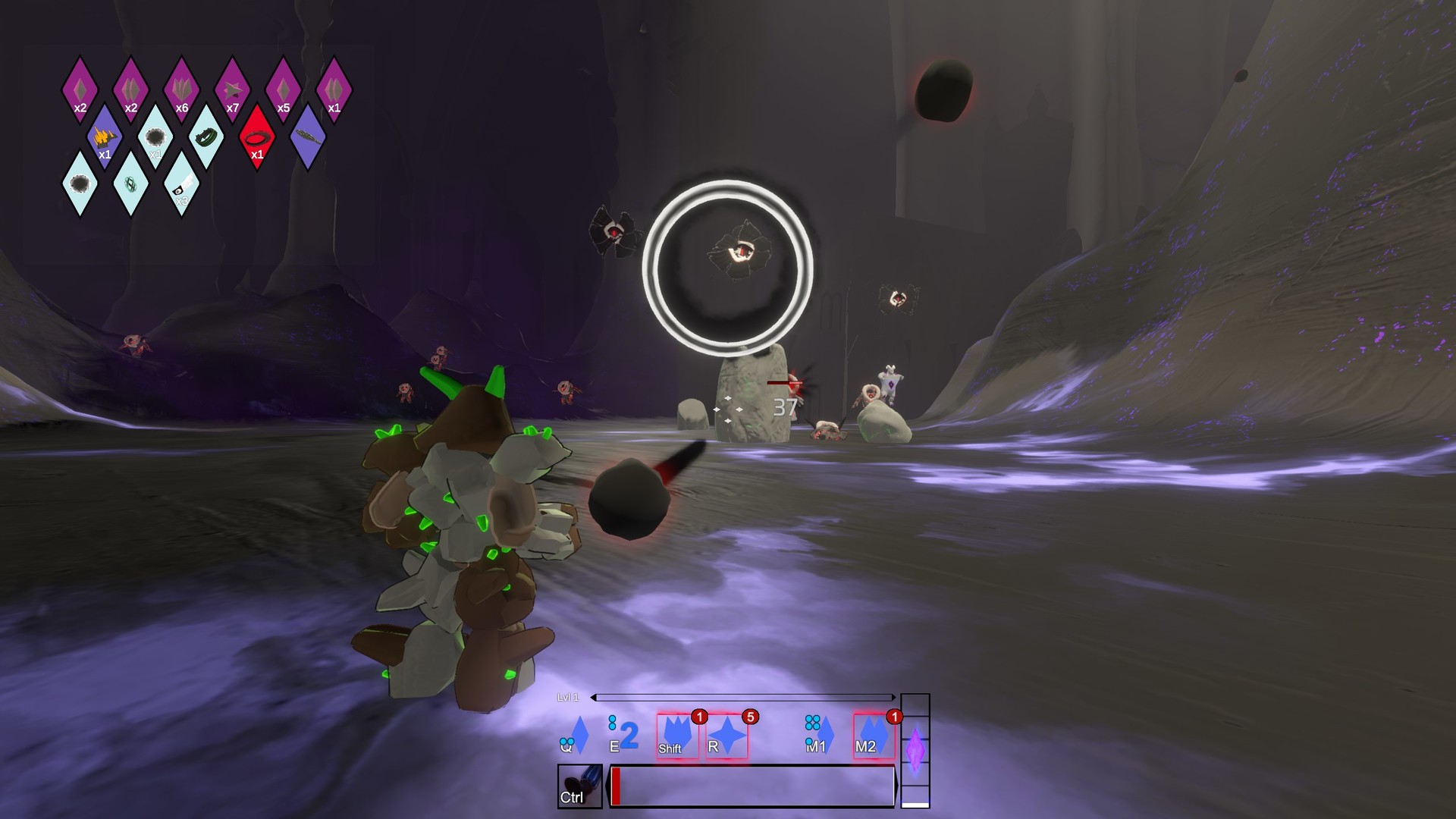Click the star fragment counter showing x7
The width and height of the screenshot is (1456, 819).
[x=234, y=87]
